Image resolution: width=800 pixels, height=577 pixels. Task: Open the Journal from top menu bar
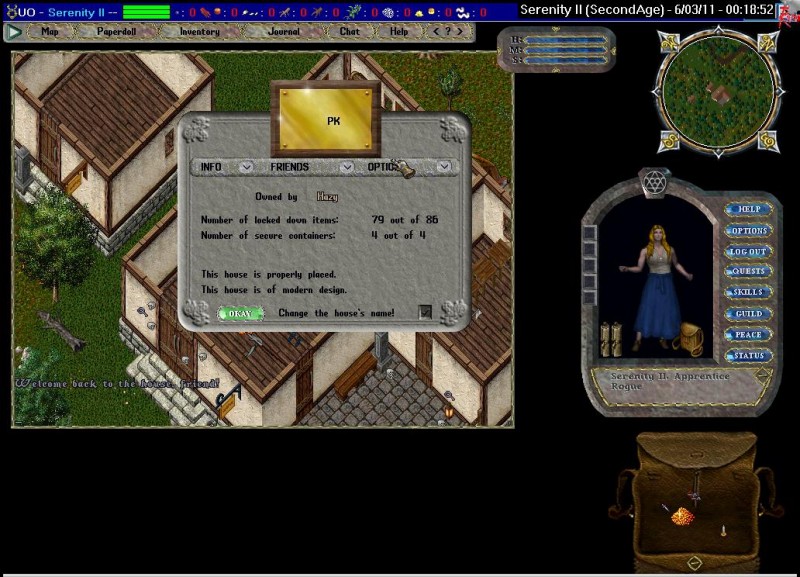[283, 31]
